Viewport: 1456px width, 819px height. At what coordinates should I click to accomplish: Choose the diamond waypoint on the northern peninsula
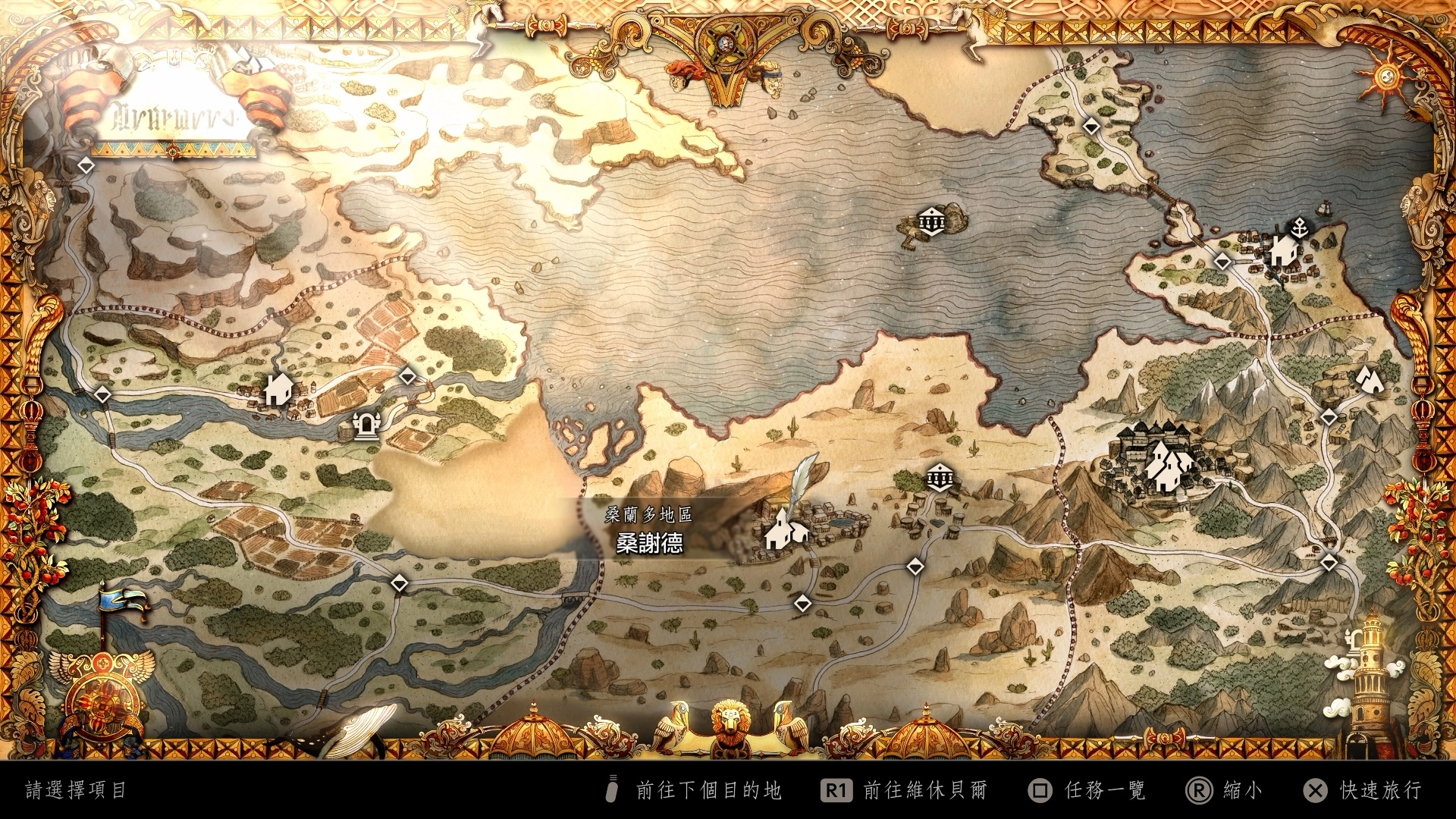pos(1091,126)
